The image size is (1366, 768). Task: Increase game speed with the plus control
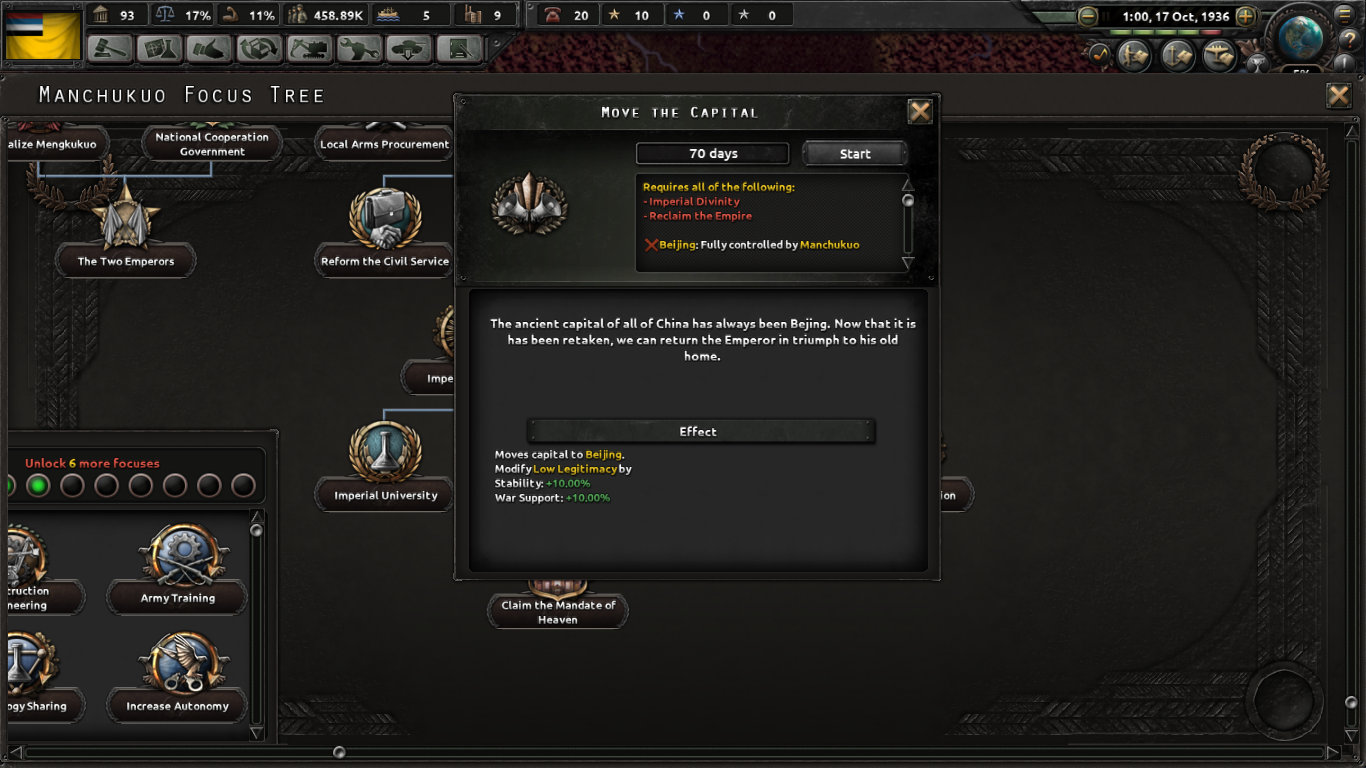1244,17
